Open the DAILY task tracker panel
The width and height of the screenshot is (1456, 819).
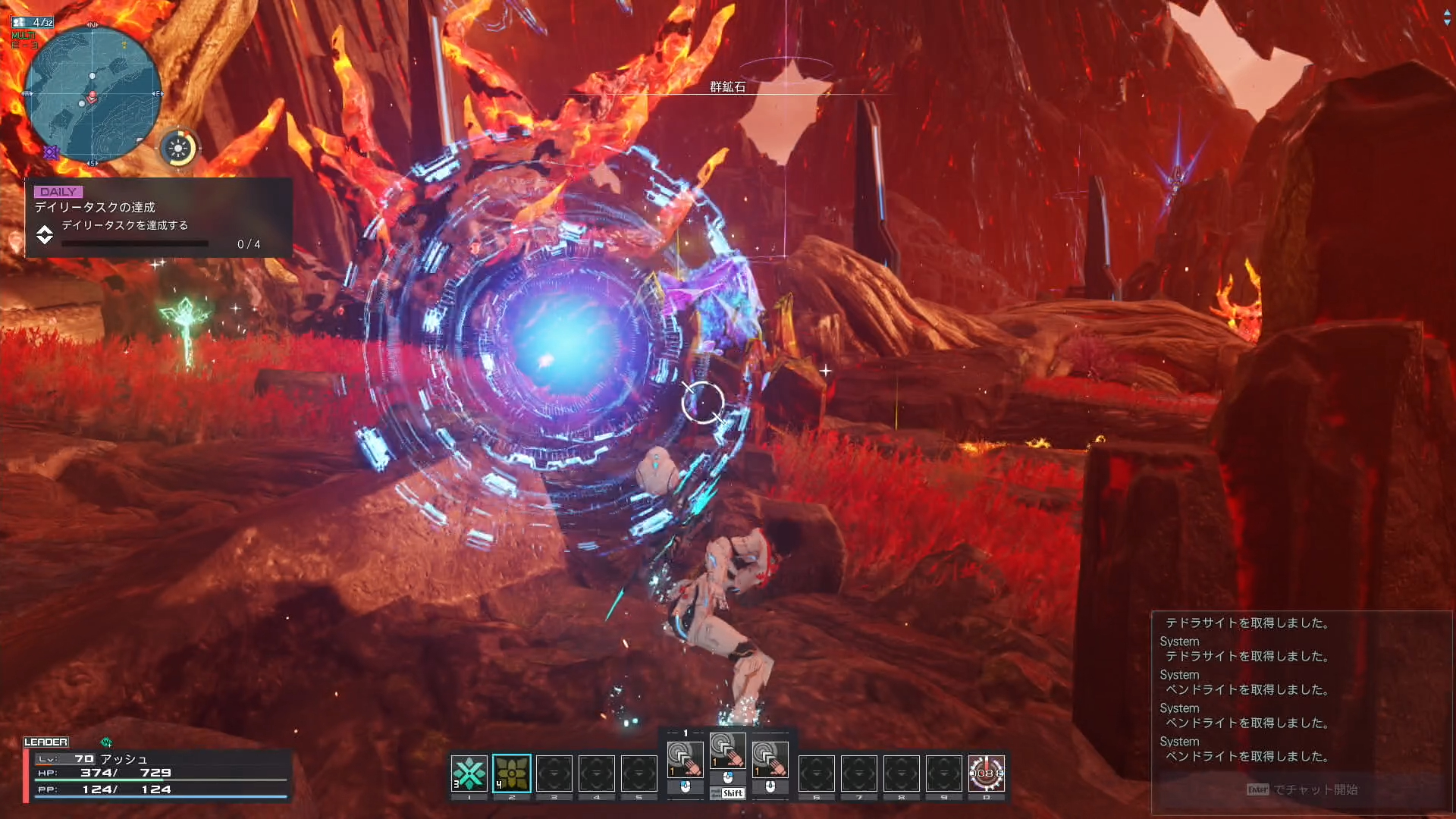tap(158, 218)
